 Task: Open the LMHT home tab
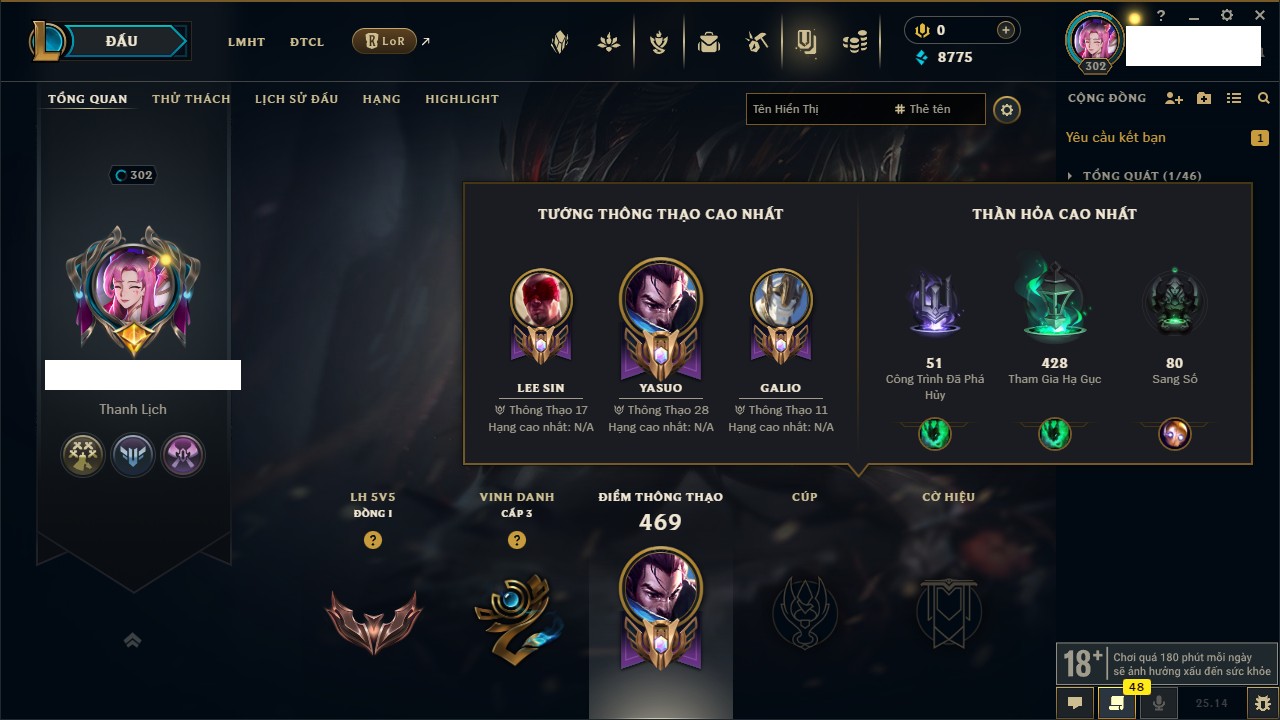click(246, 42)
